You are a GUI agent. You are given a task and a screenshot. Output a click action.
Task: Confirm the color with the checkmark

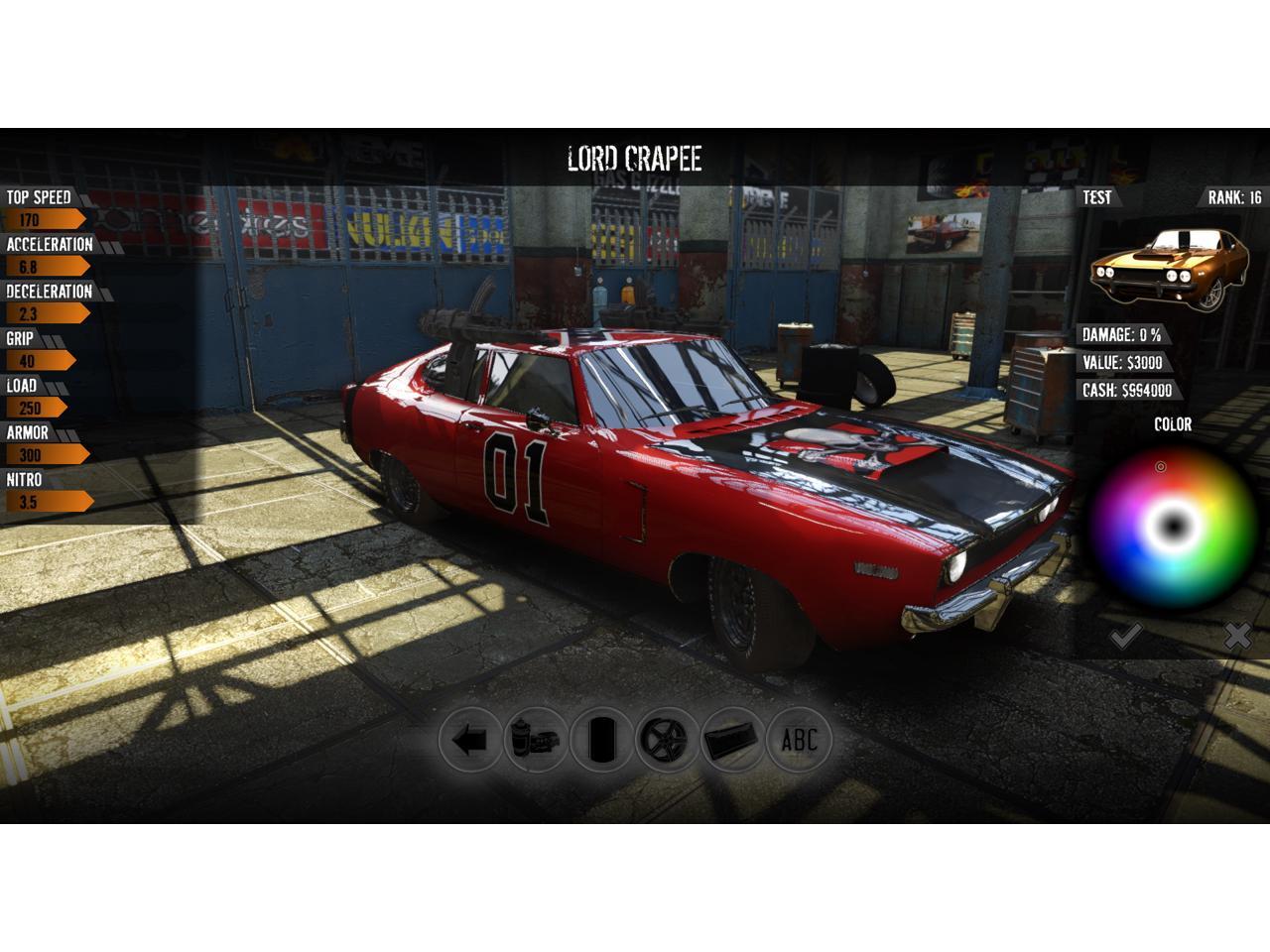click(1125, 636)
